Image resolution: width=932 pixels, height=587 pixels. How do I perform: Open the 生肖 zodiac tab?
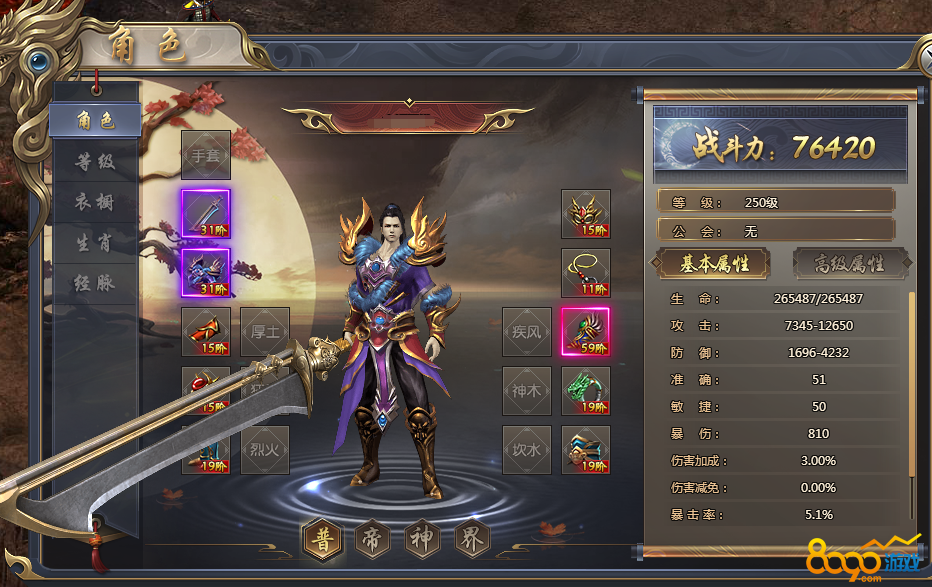[x=96, y=243]
